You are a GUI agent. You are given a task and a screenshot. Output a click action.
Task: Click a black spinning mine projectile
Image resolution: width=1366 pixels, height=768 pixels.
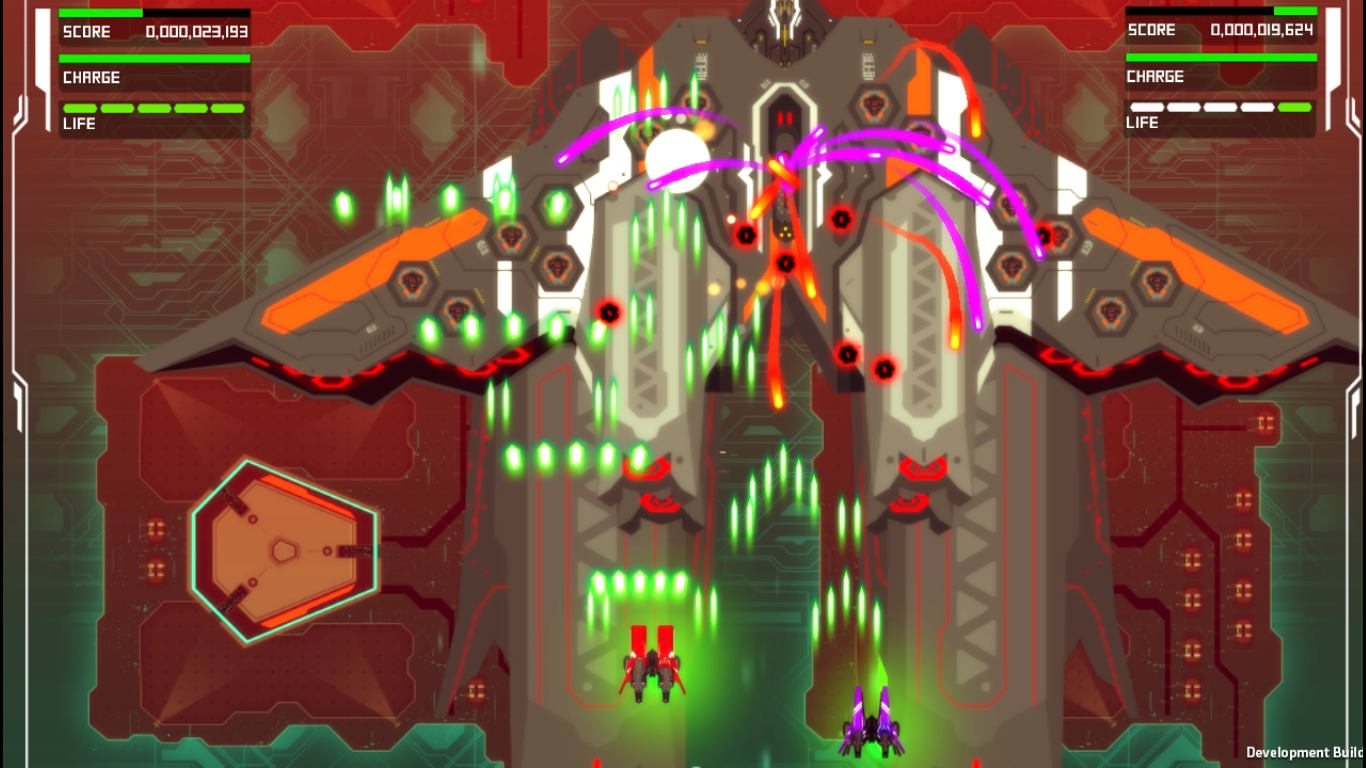point(744,235)
